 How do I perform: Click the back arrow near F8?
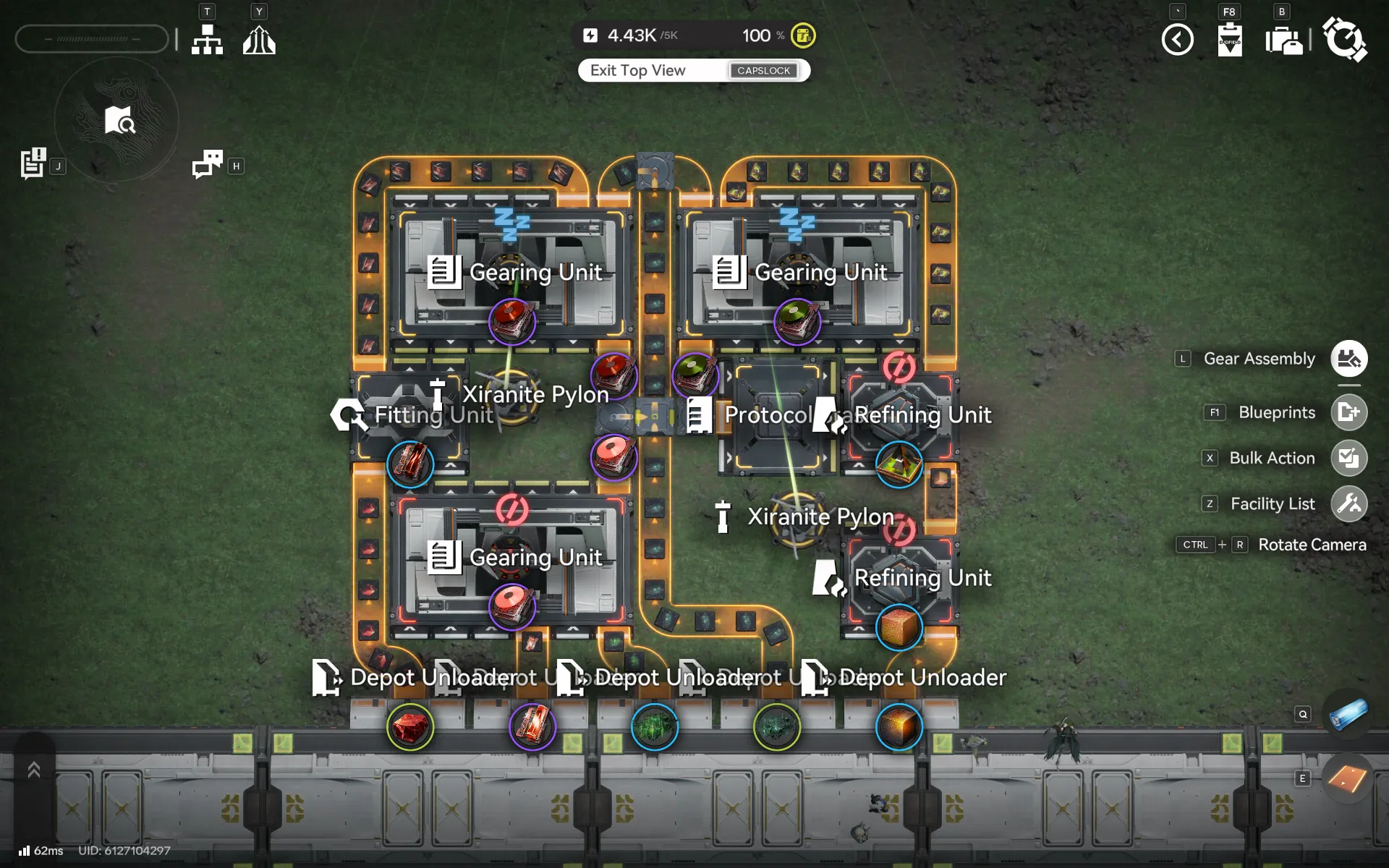pos(1178,40)
